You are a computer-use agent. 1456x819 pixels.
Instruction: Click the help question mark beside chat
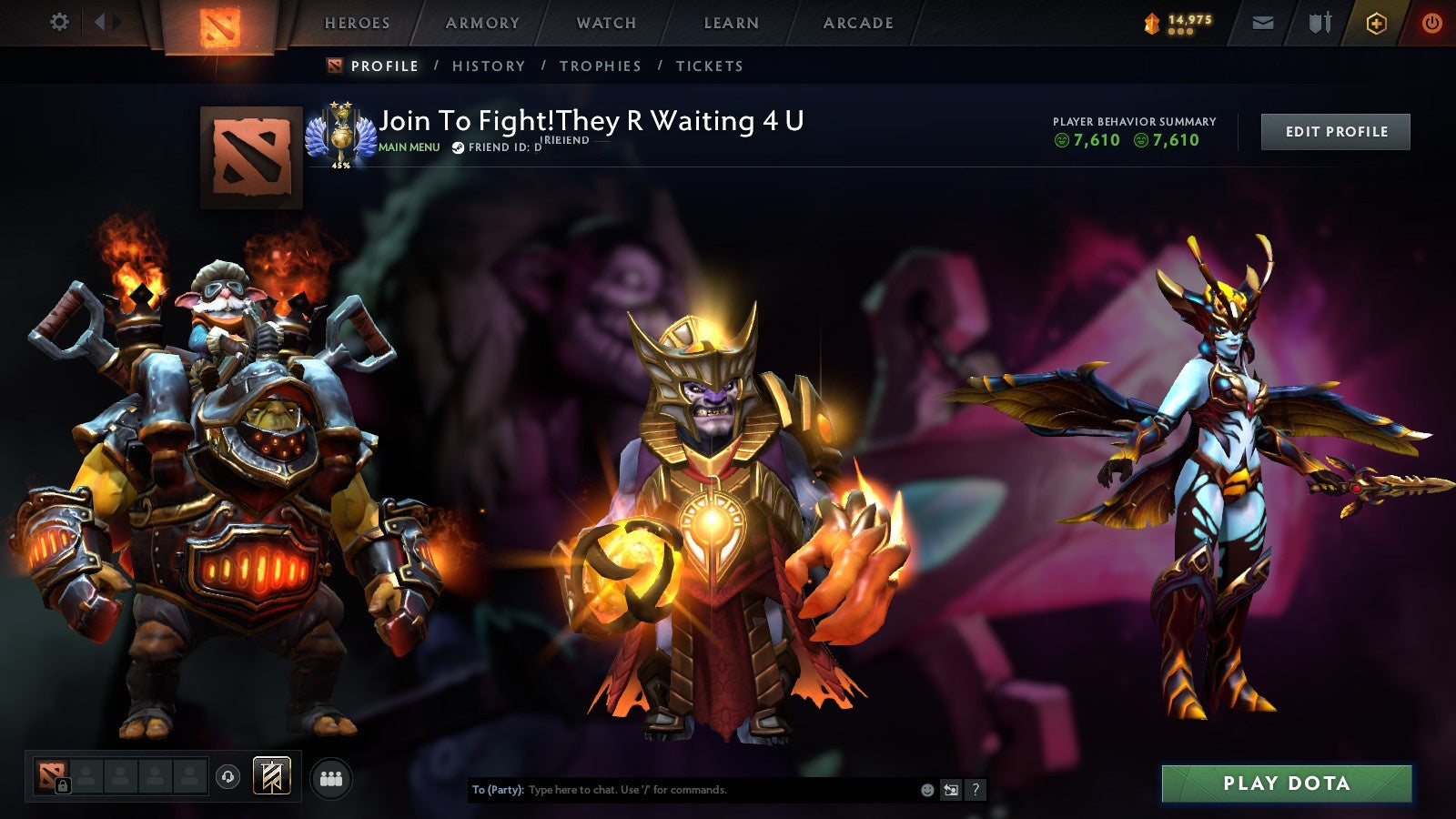pyautogui.click(x=976, y=790)
